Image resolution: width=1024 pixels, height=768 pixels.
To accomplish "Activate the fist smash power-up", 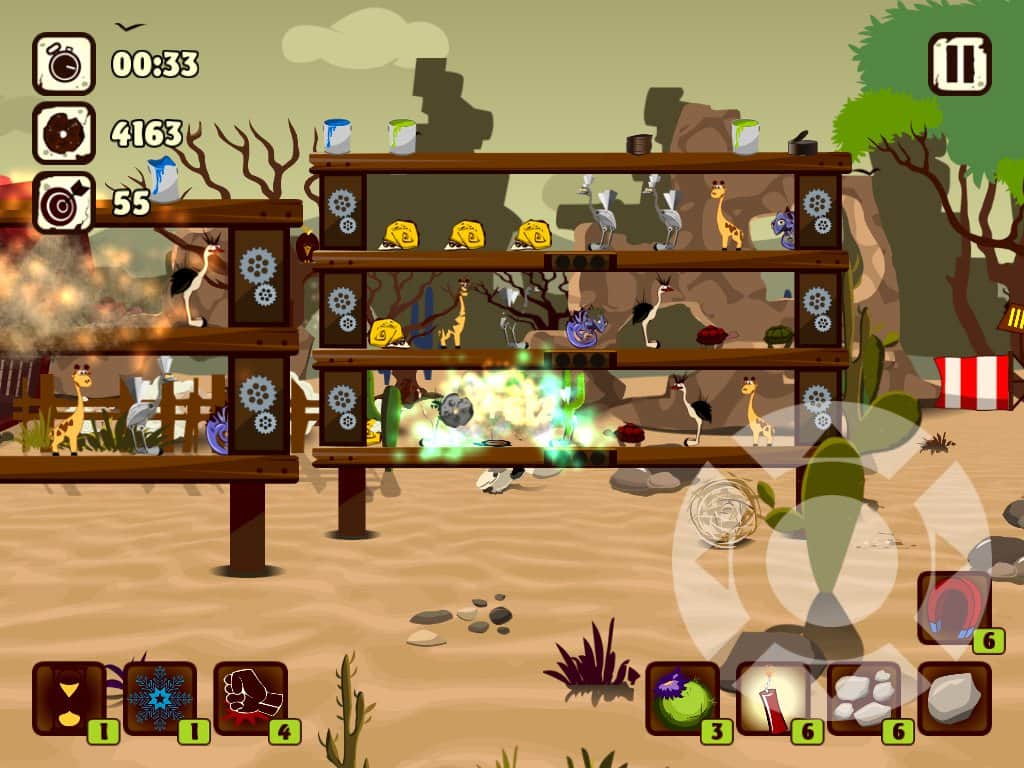I will tap(250, 697).
